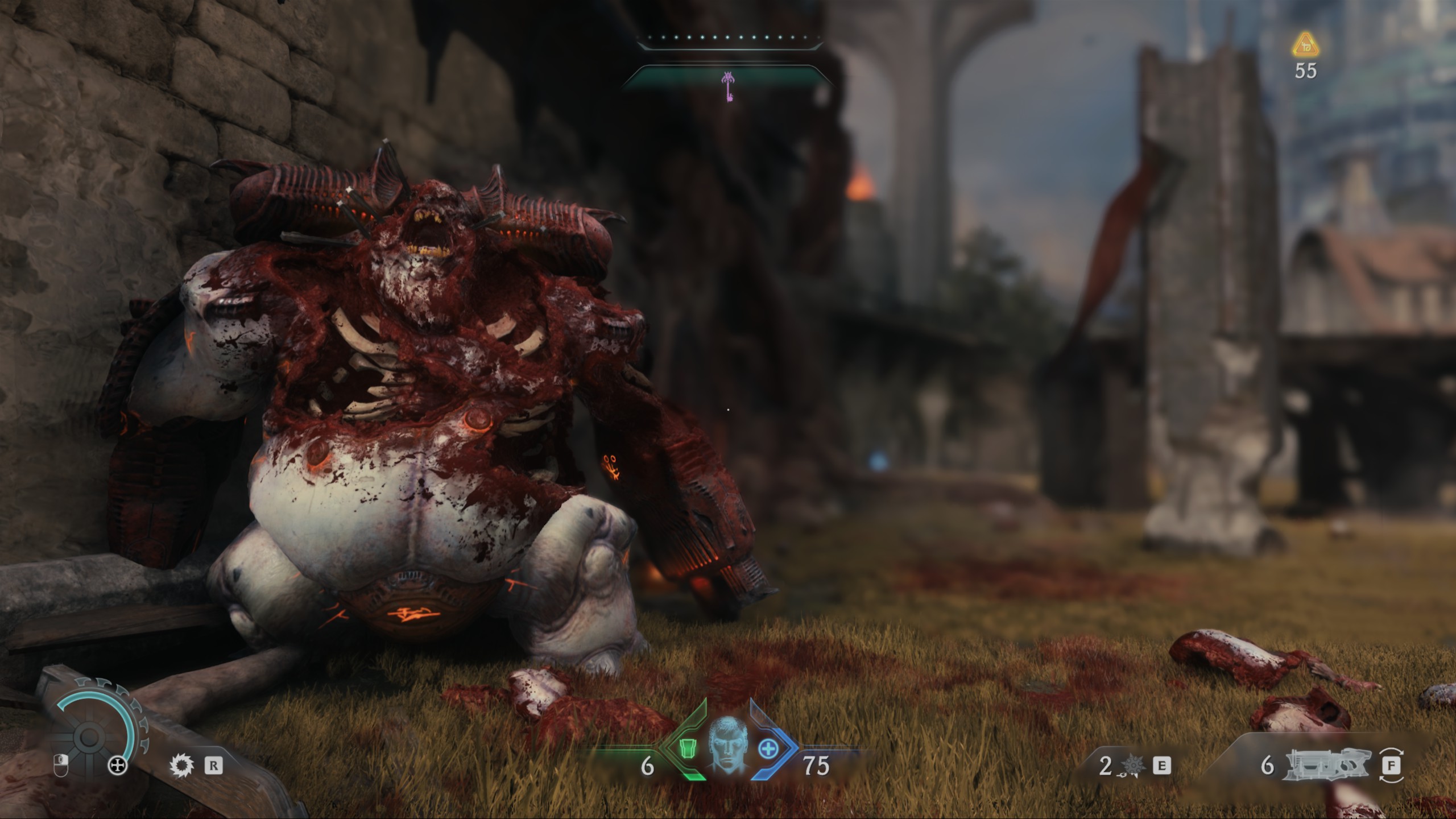Click the Slayer face portrait
Image resolution: width=1456 pixels, height=819 pixels.
[727, 745]
